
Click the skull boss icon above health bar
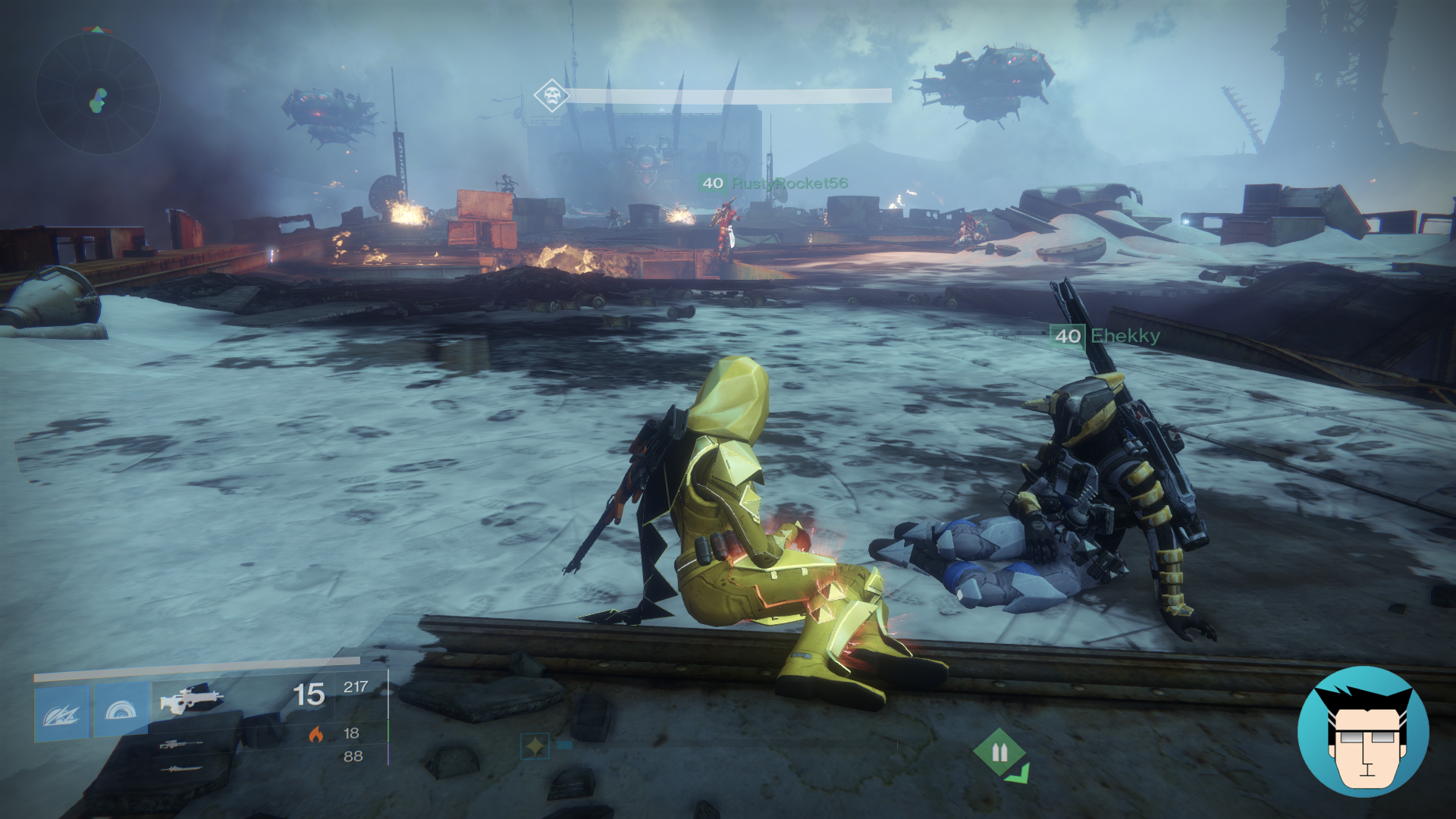pyautogui.click(x=551, y=95)
